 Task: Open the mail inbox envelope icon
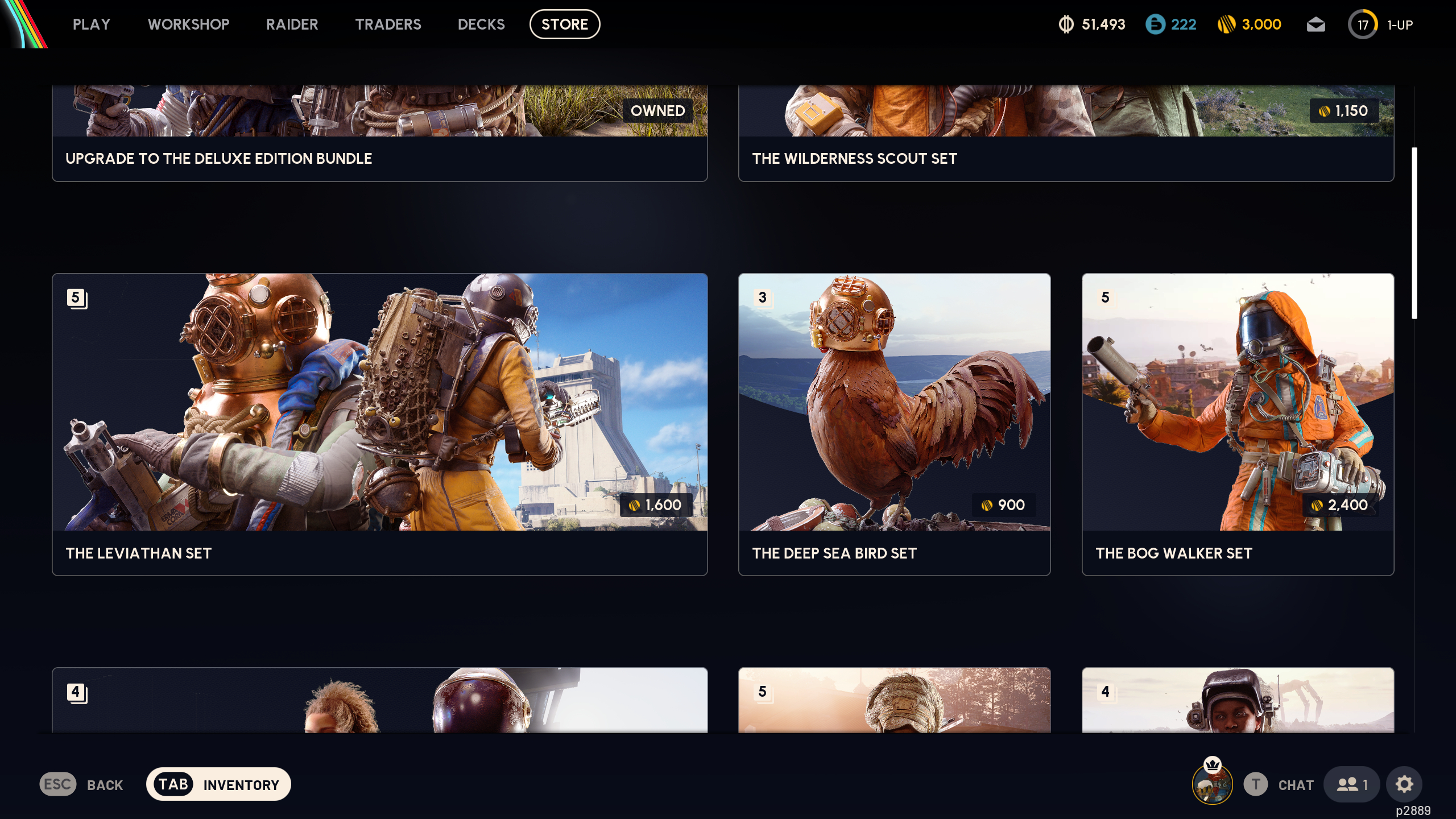pos(1317,24)
